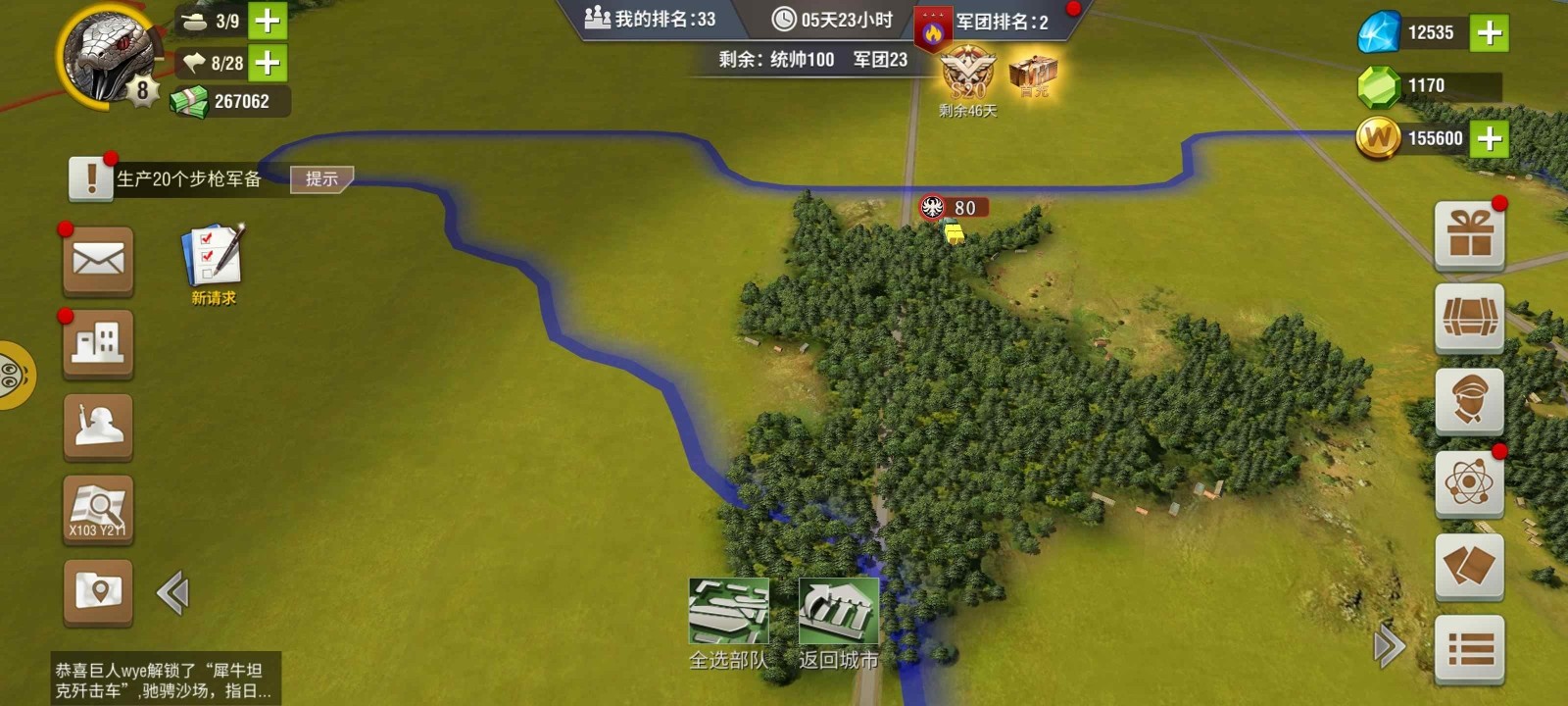Open the officer commander menu
The width and height of the screenshot is (1568, 706).
pyautogui.click(x=1469, y=401)
